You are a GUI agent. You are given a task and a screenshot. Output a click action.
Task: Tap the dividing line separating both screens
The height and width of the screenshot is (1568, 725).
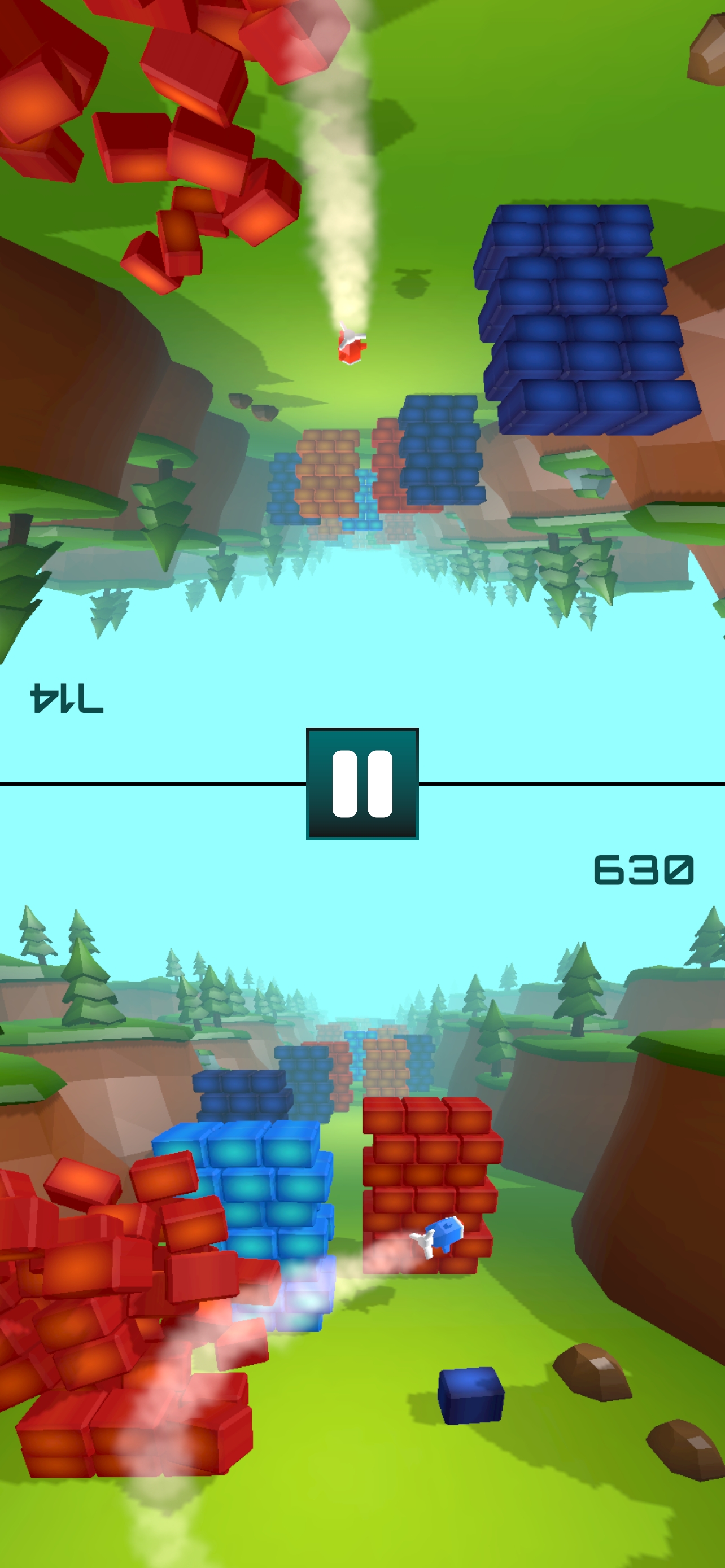point(152,784)
